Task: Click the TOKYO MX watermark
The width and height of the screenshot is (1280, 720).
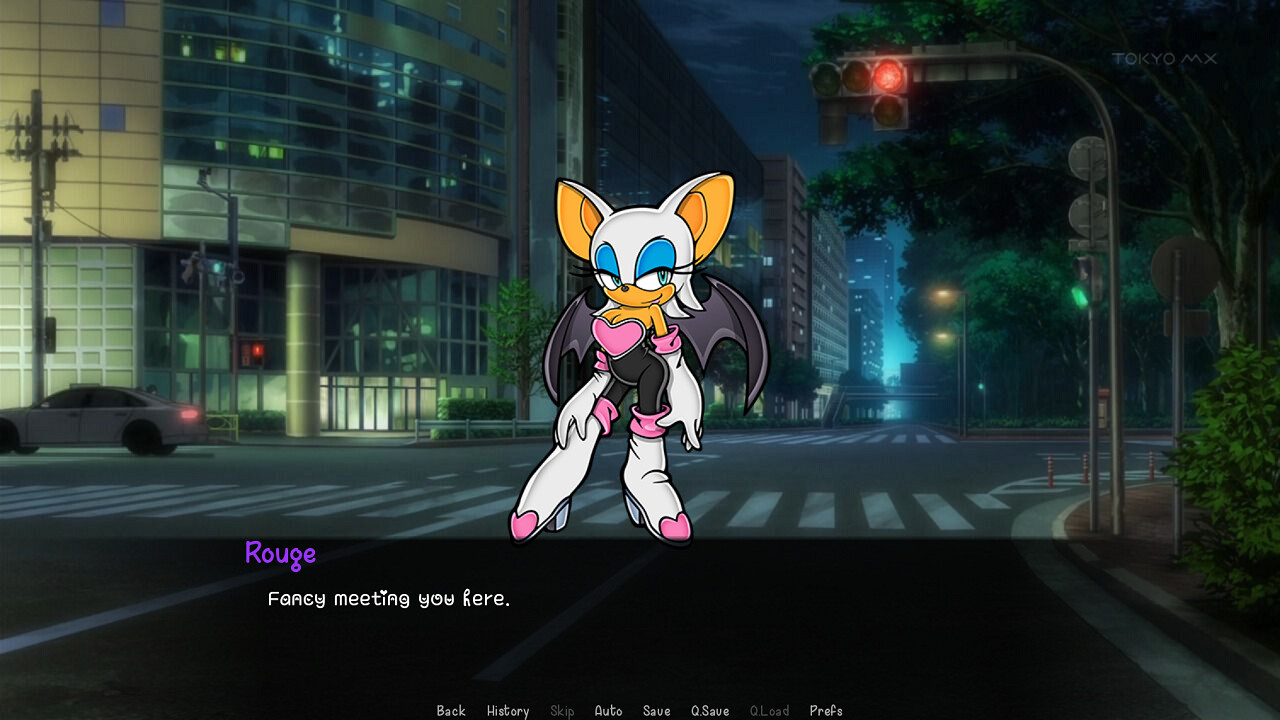Action: pos(1162,59)
